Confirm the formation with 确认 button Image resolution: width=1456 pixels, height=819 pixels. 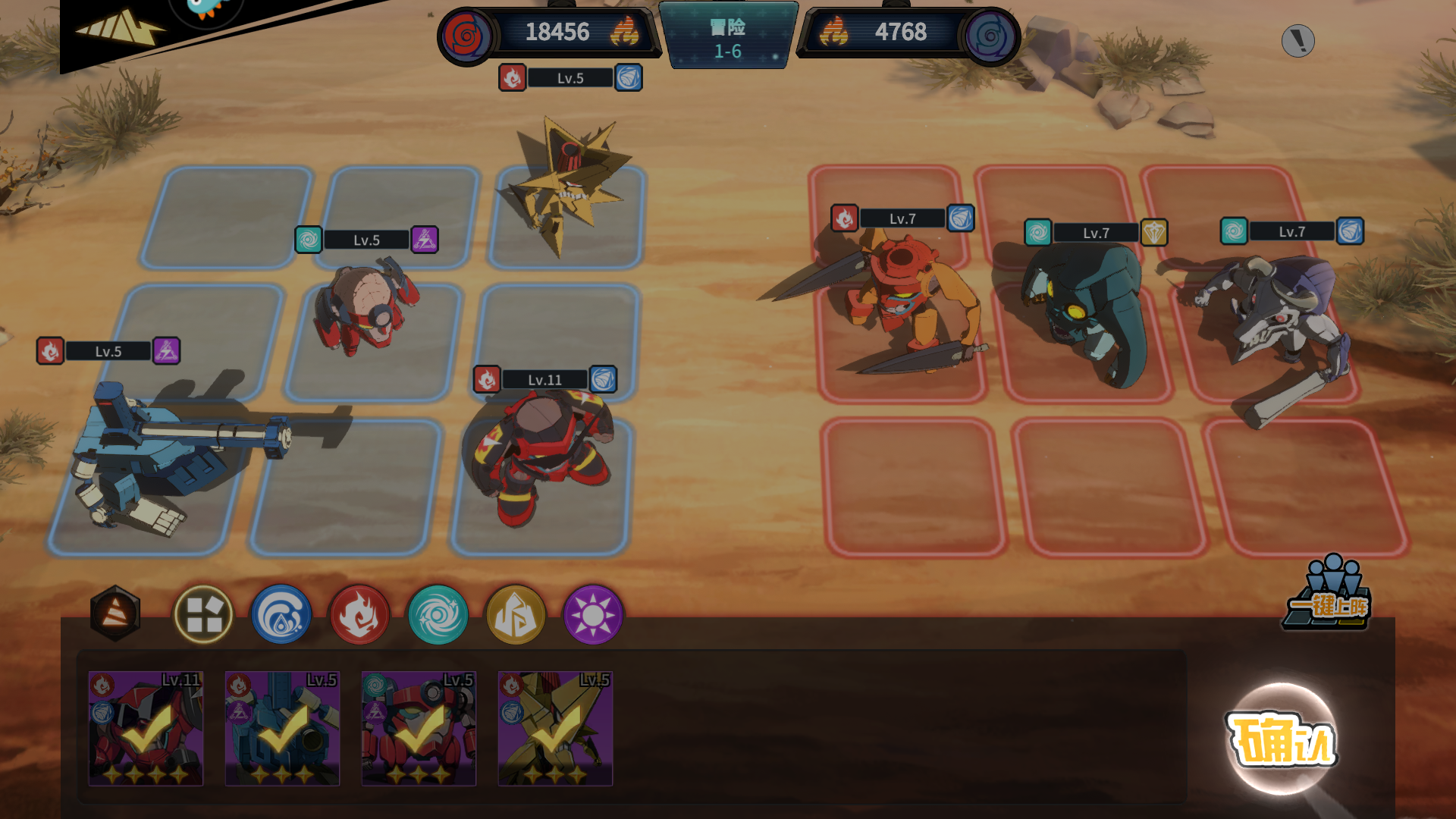tap(1282, 739)
